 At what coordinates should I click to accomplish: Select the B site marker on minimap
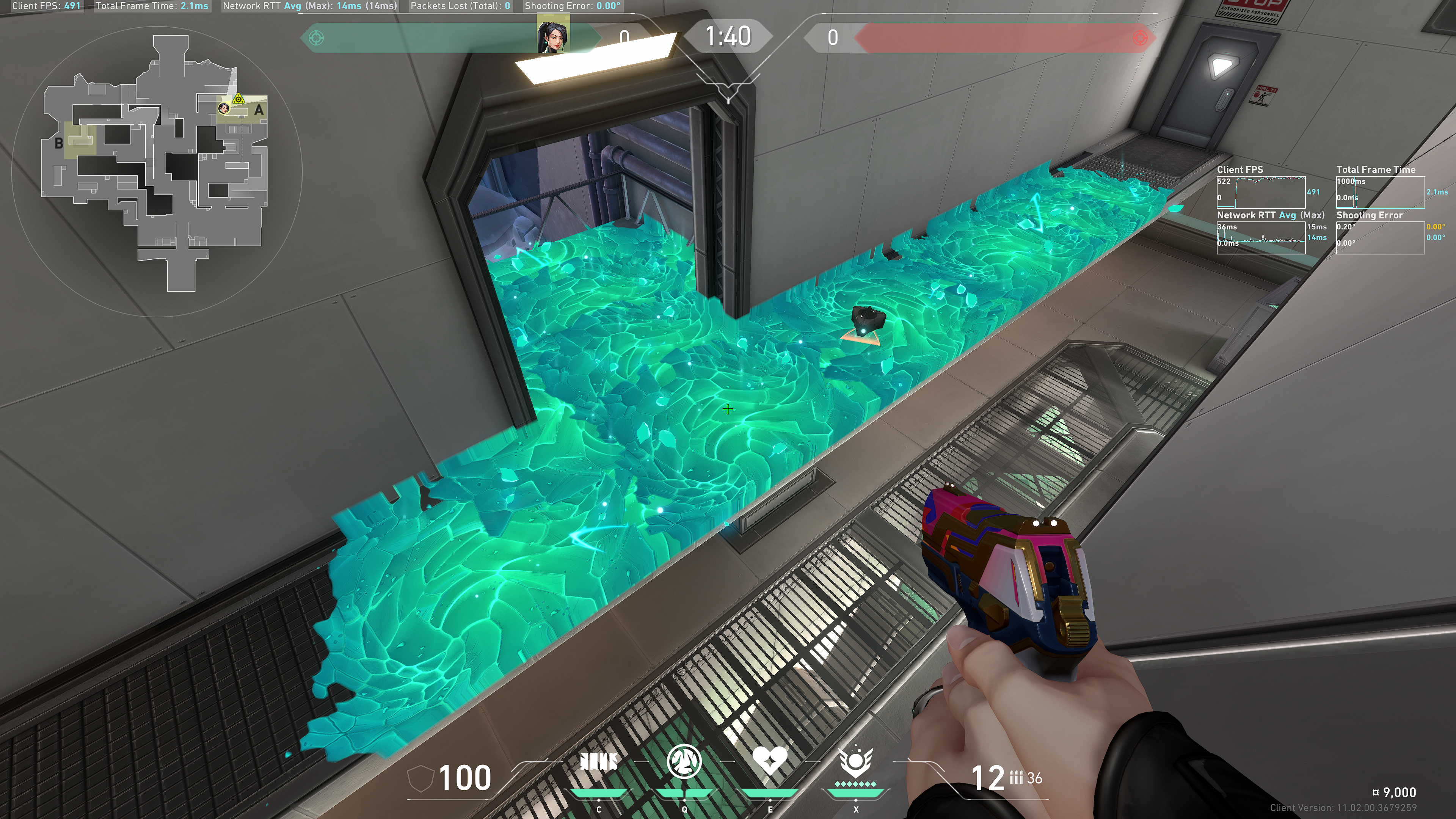(x=59, y=144)
